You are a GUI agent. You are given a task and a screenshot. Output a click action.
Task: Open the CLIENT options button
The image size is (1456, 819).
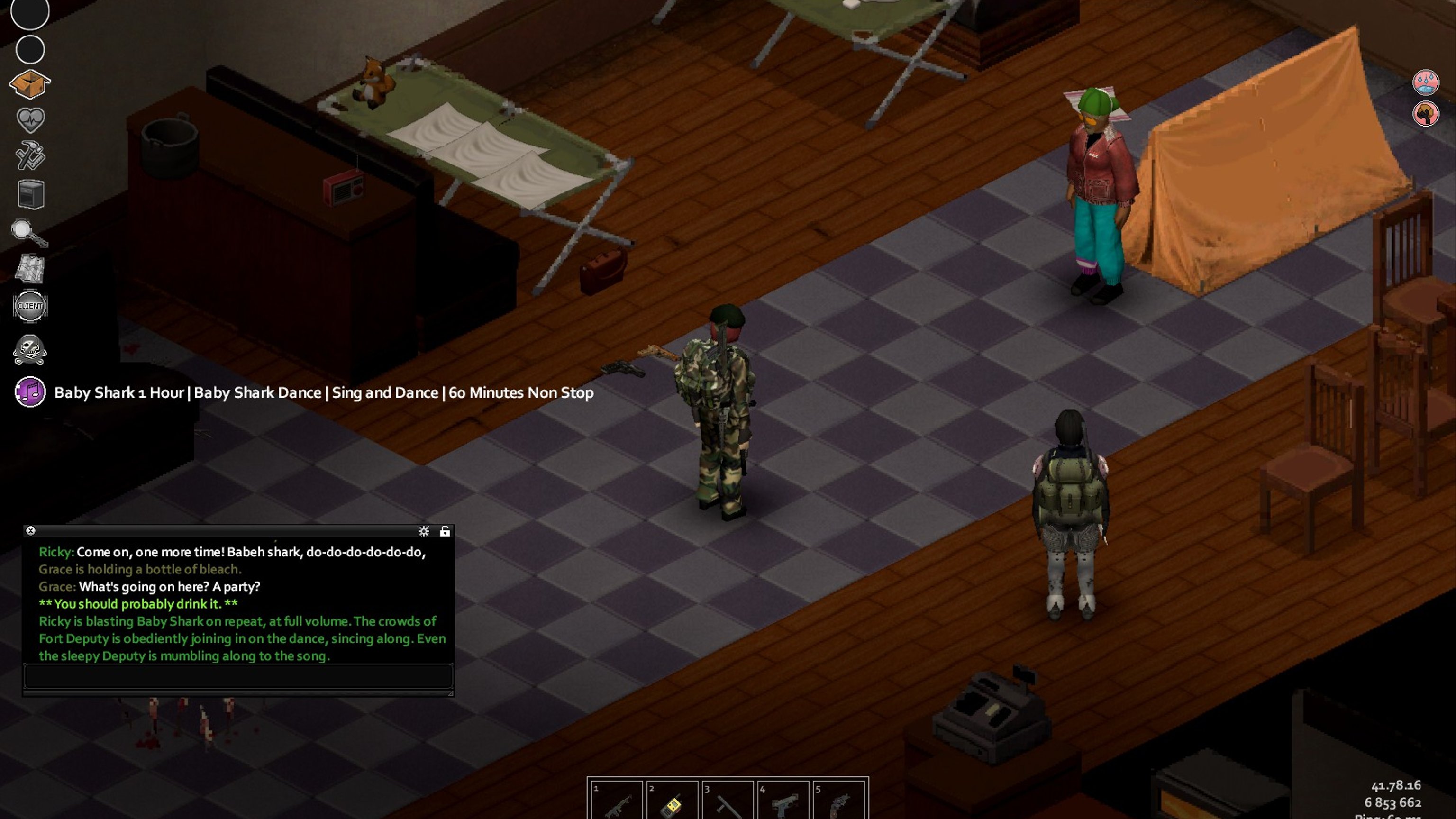[x=30, y=306]
